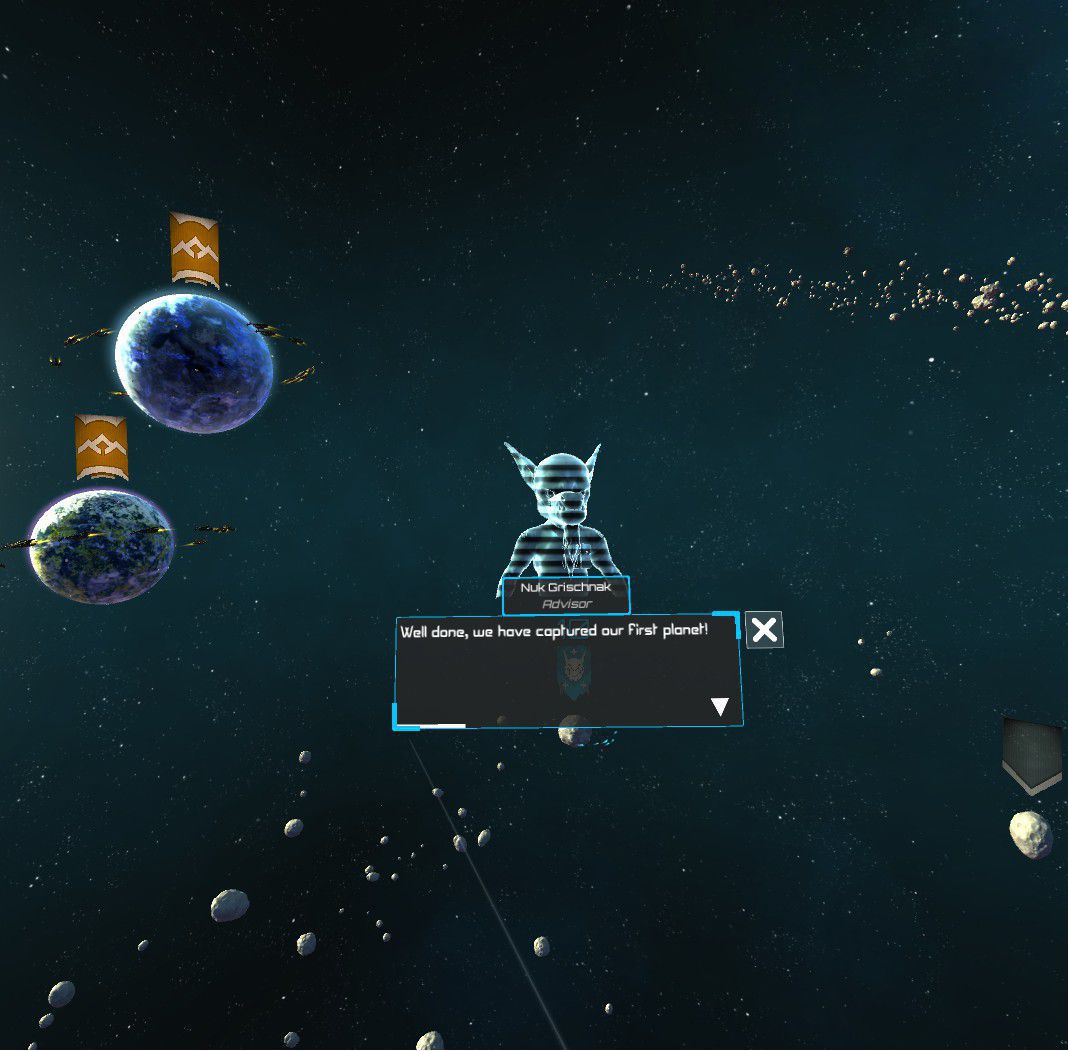Select the orange banner above the blue planet

[194, 248]
